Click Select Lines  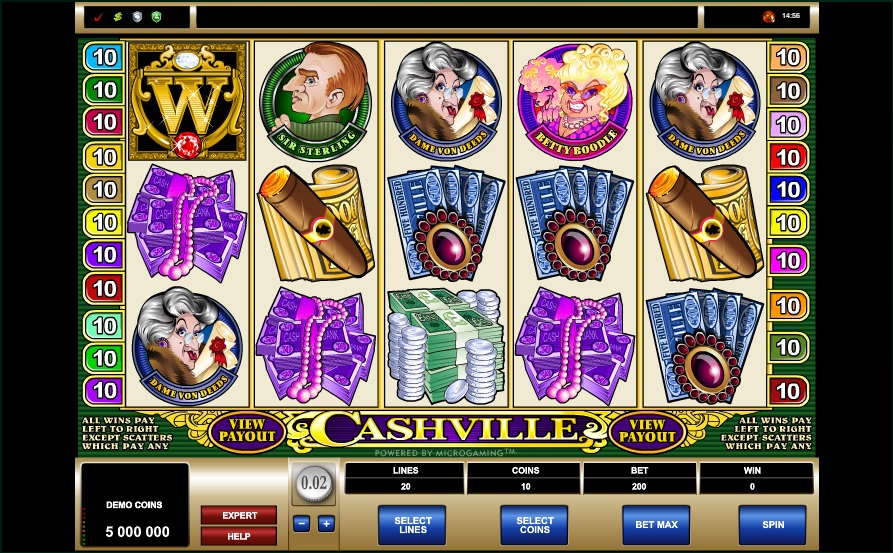412,524
